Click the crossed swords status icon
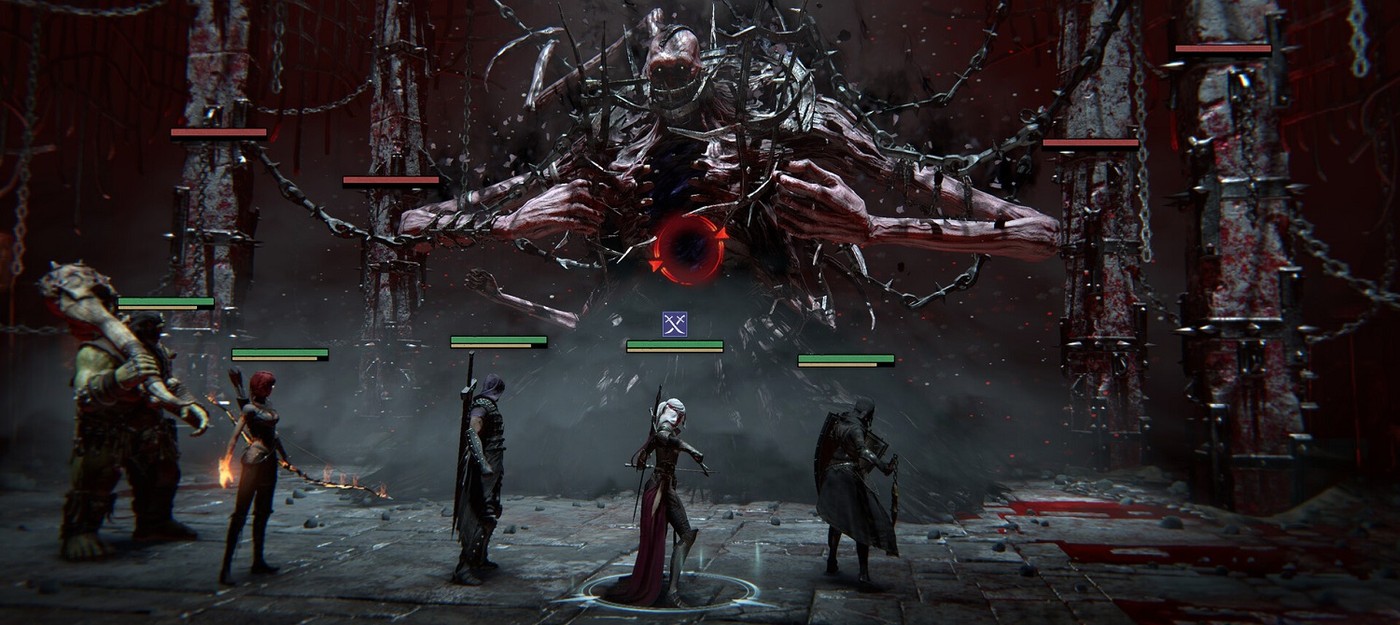 pyautogui.click(x=675, y=323)
